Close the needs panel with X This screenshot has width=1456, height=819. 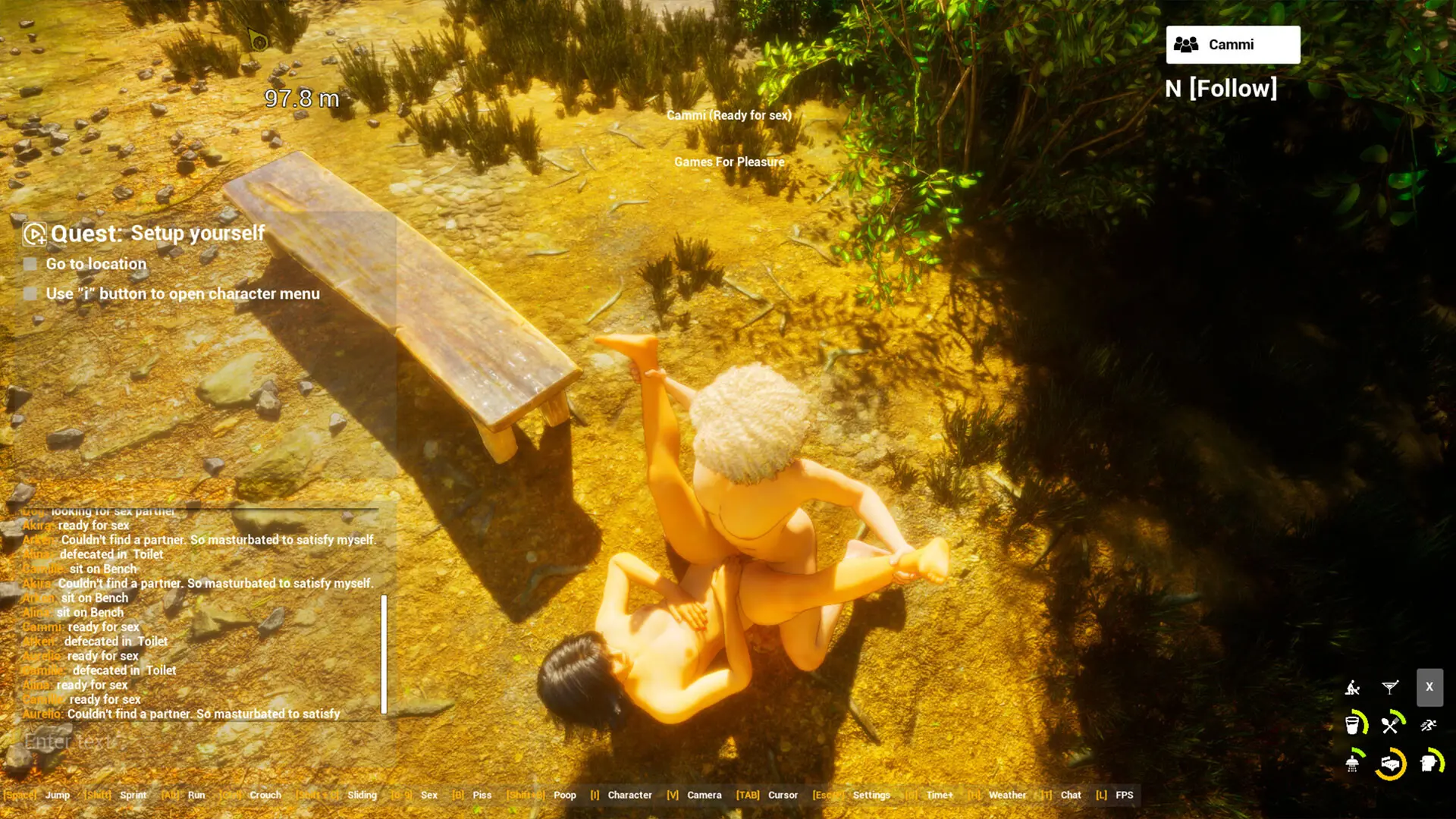(x=1429, y=687)
